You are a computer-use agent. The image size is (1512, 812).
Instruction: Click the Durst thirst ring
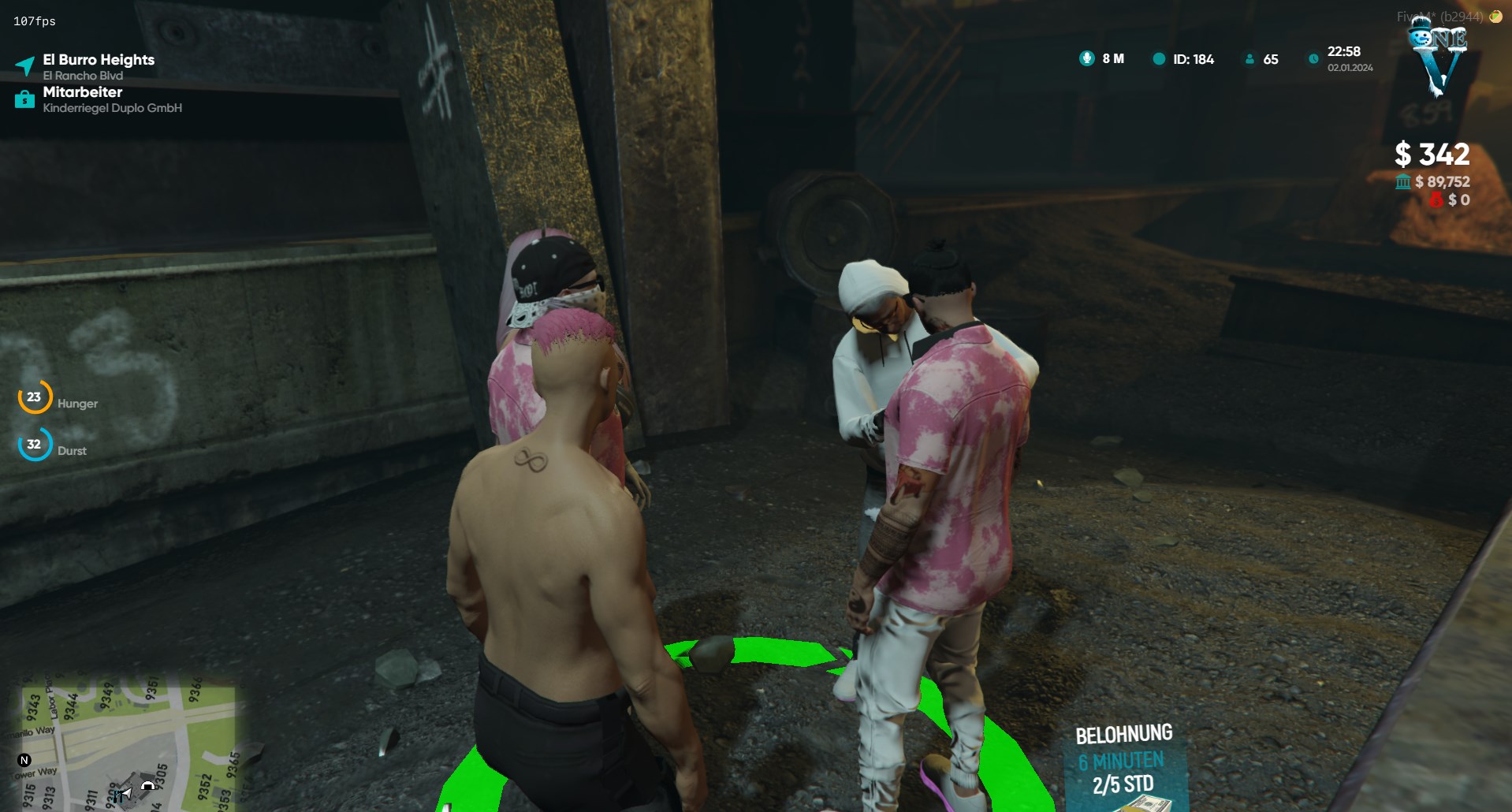pos(35,445)
